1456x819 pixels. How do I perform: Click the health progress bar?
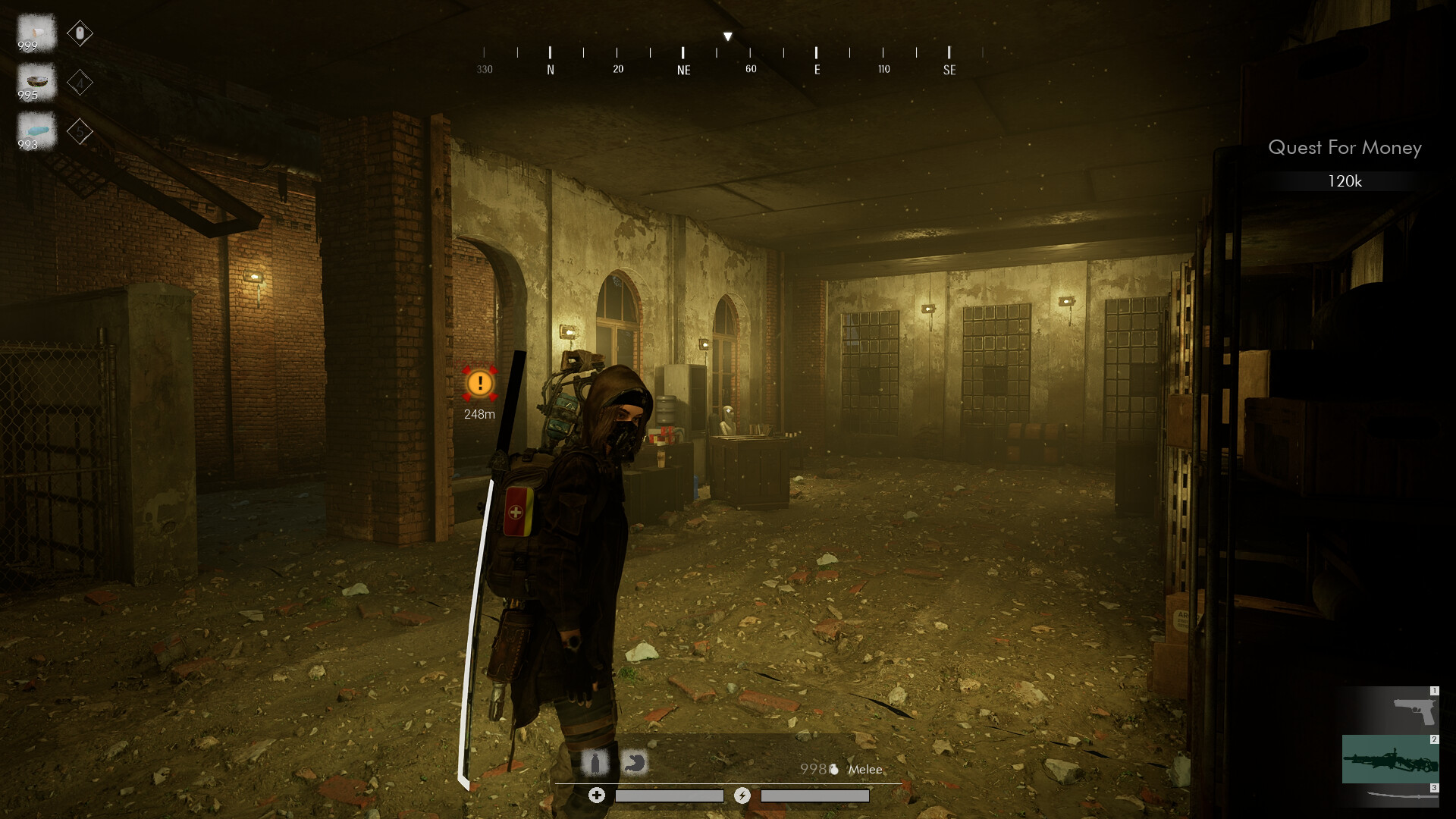(x=670, y=795)
